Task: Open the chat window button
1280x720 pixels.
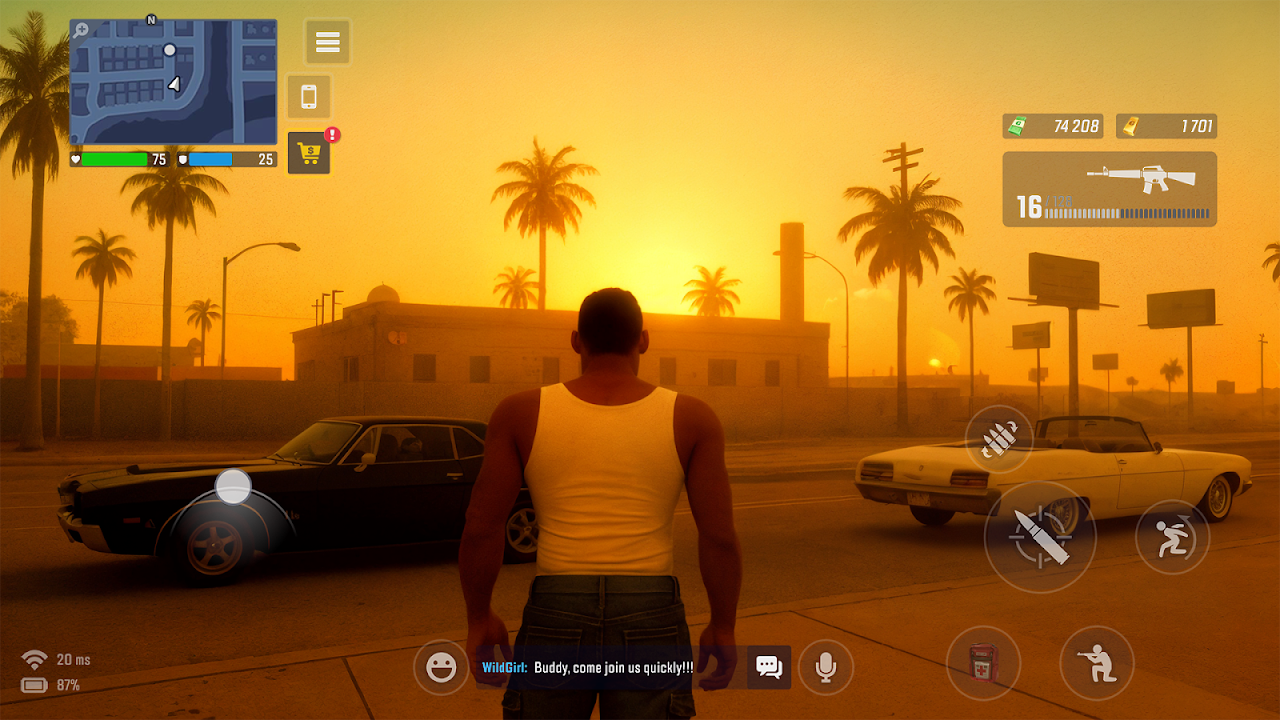Action: pos(769,667)
